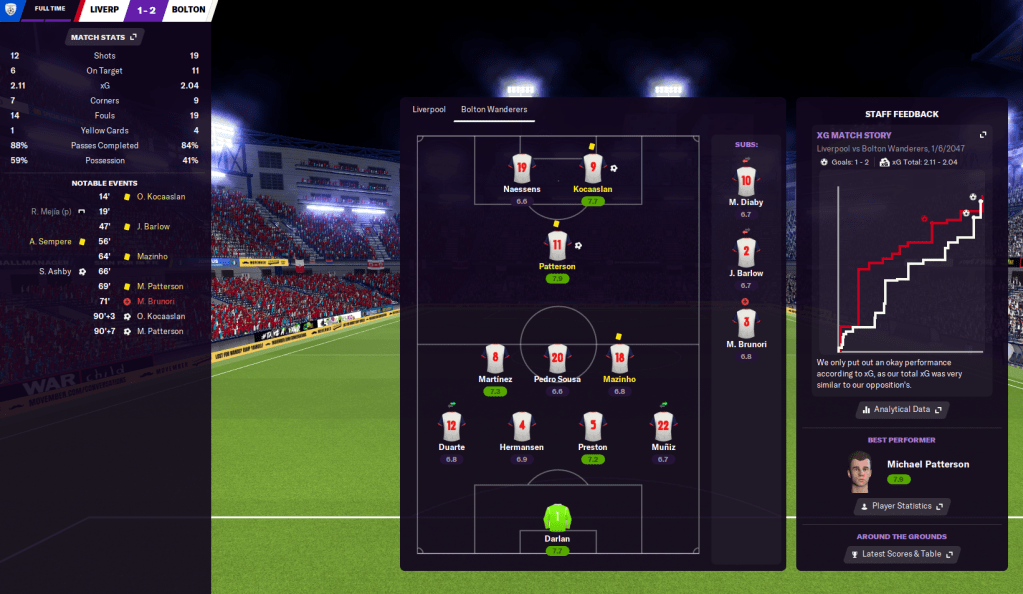Click Patterson's number 11 shirt
This screenshot has width=1023, height=594.
(558, 245)
